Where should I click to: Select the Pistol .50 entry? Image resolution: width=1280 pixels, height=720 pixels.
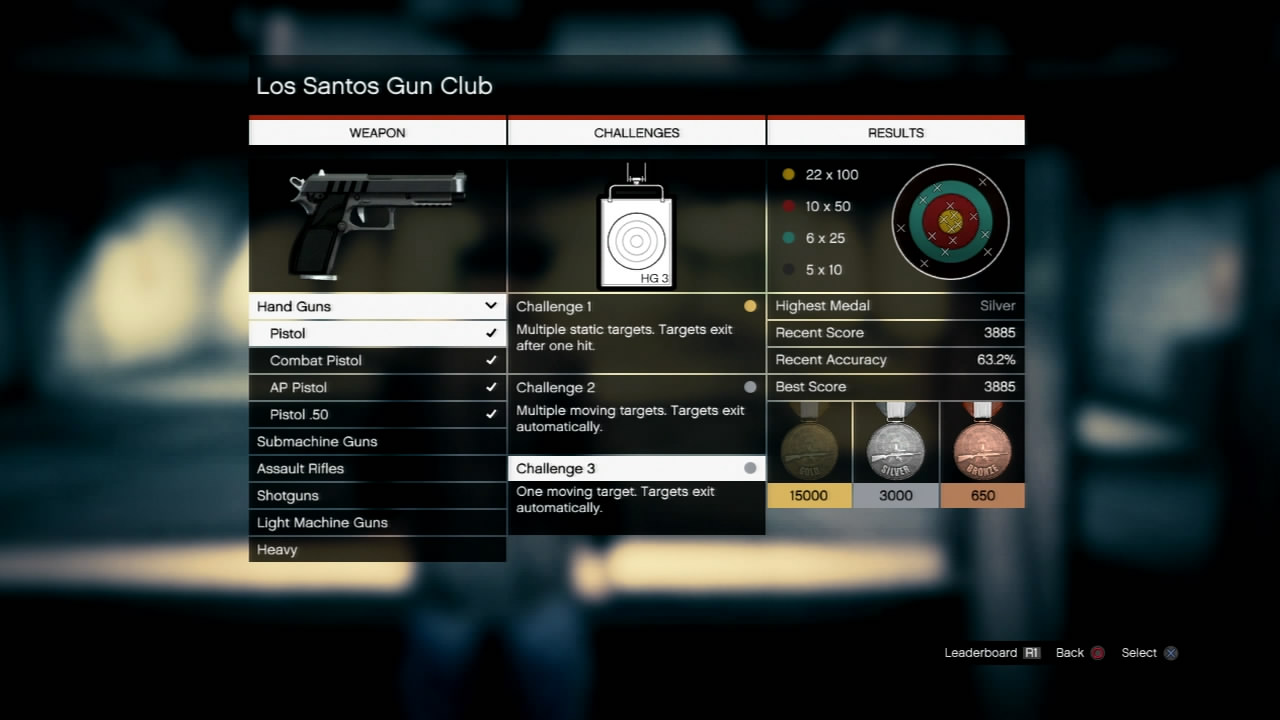pos(377,414)
